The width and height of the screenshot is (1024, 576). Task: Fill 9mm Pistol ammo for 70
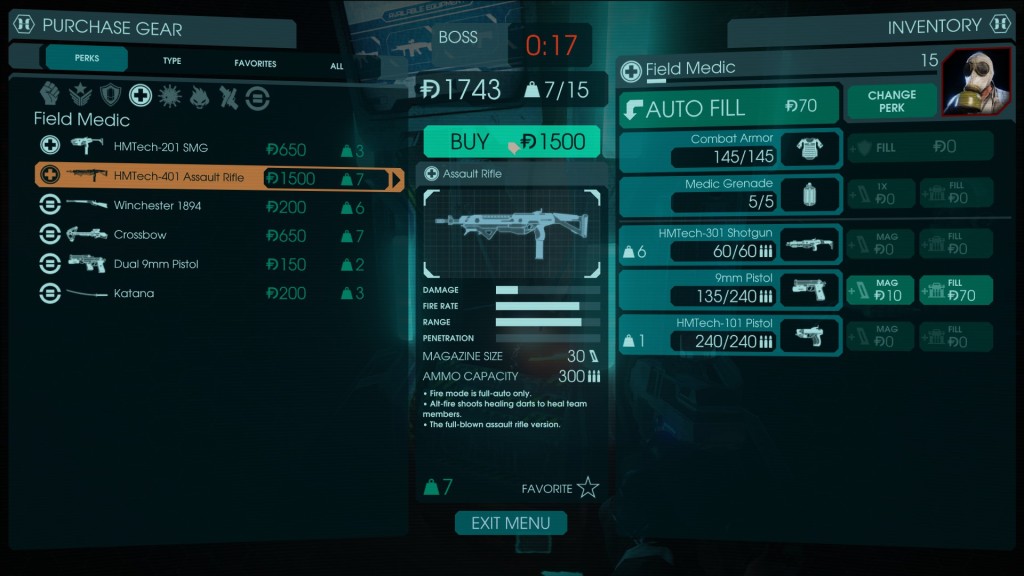(x=955, y=290)
